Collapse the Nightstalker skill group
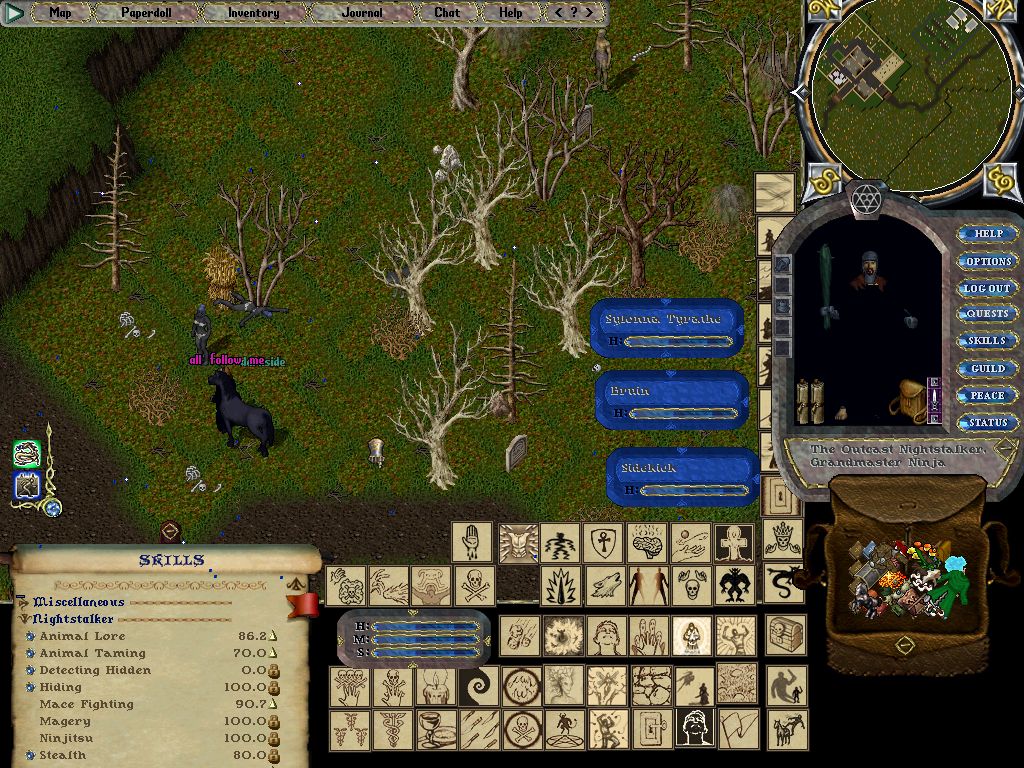 click(22, 619)
